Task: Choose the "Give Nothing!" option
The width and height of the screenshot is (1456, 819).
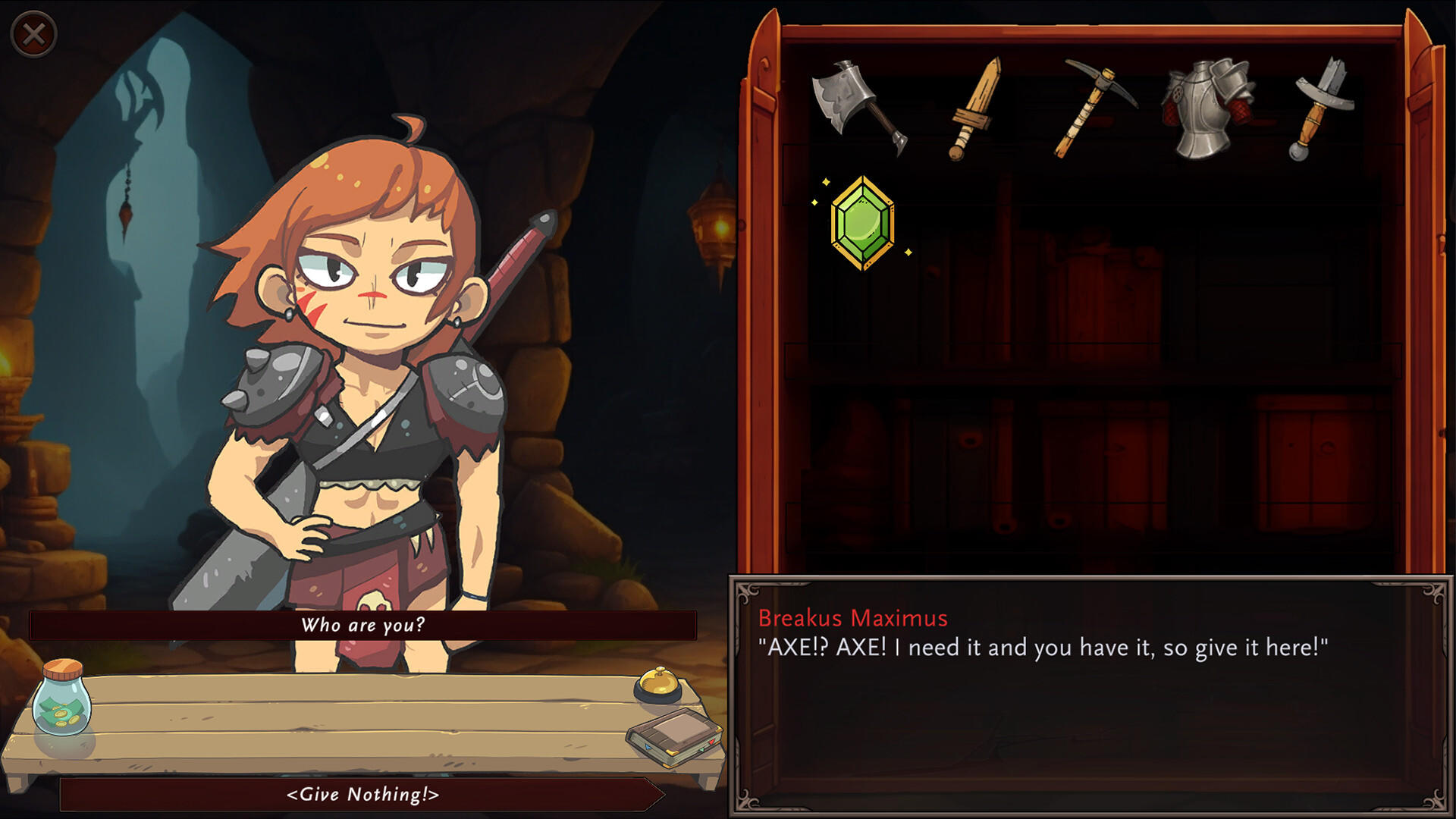Action: coord(362,794)
